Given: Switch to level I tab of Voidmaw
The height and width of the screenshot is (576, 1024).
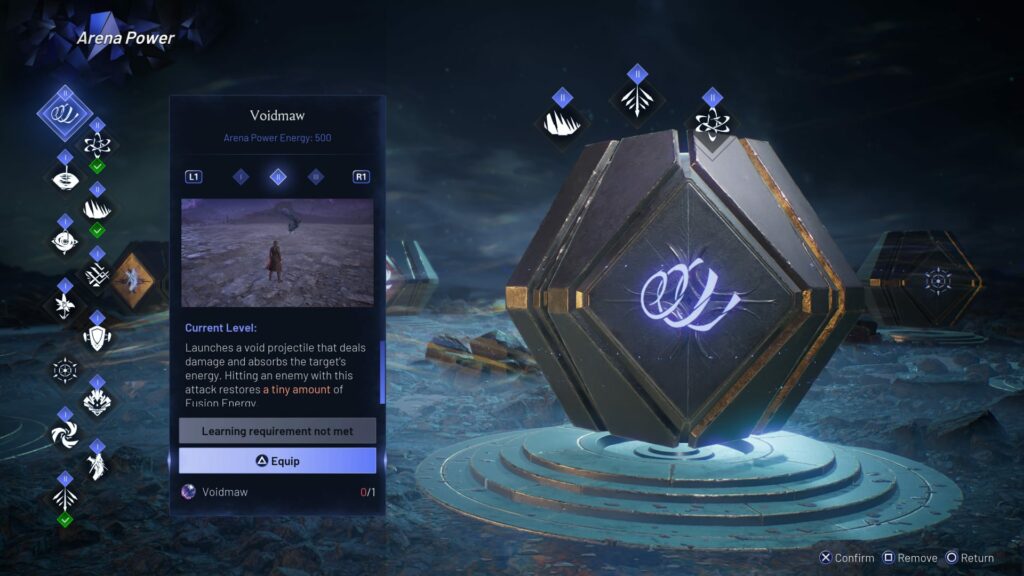Looking at the screenshot, I should click(x=241, y=177).
